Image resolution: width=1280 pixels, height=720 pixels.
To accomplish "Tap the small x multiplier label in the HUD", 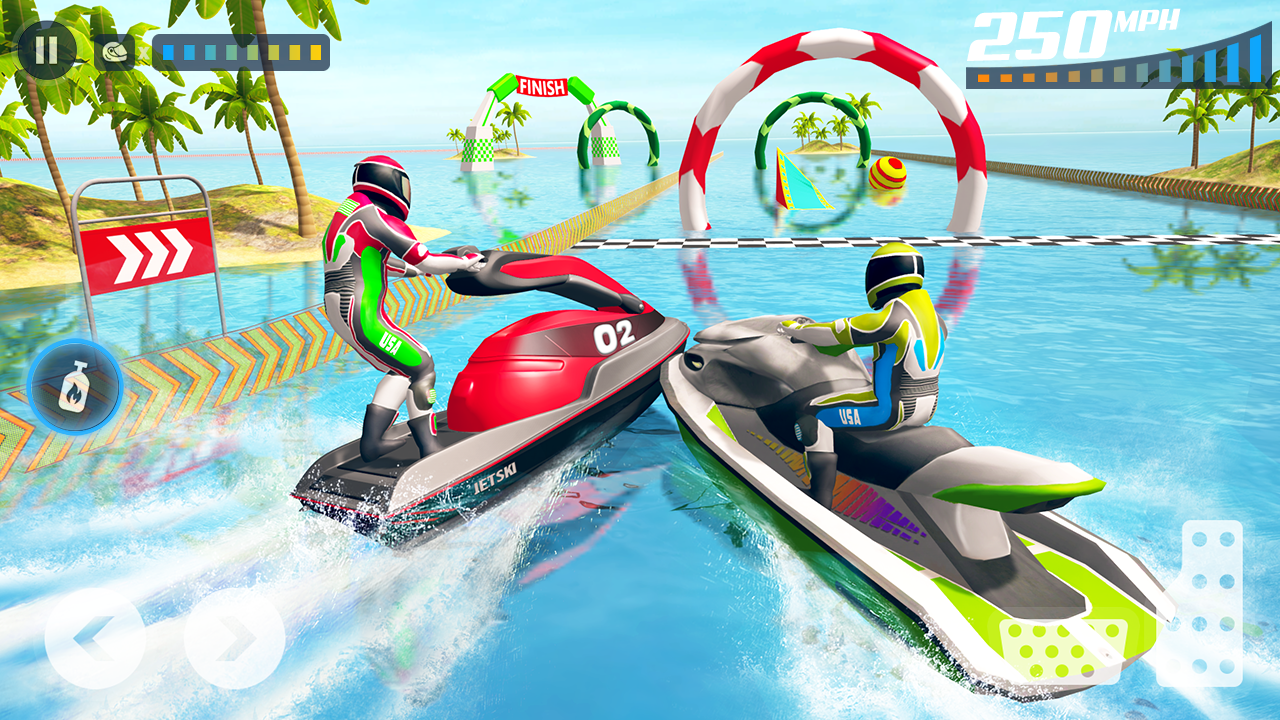I will click(x=143, y=51).
